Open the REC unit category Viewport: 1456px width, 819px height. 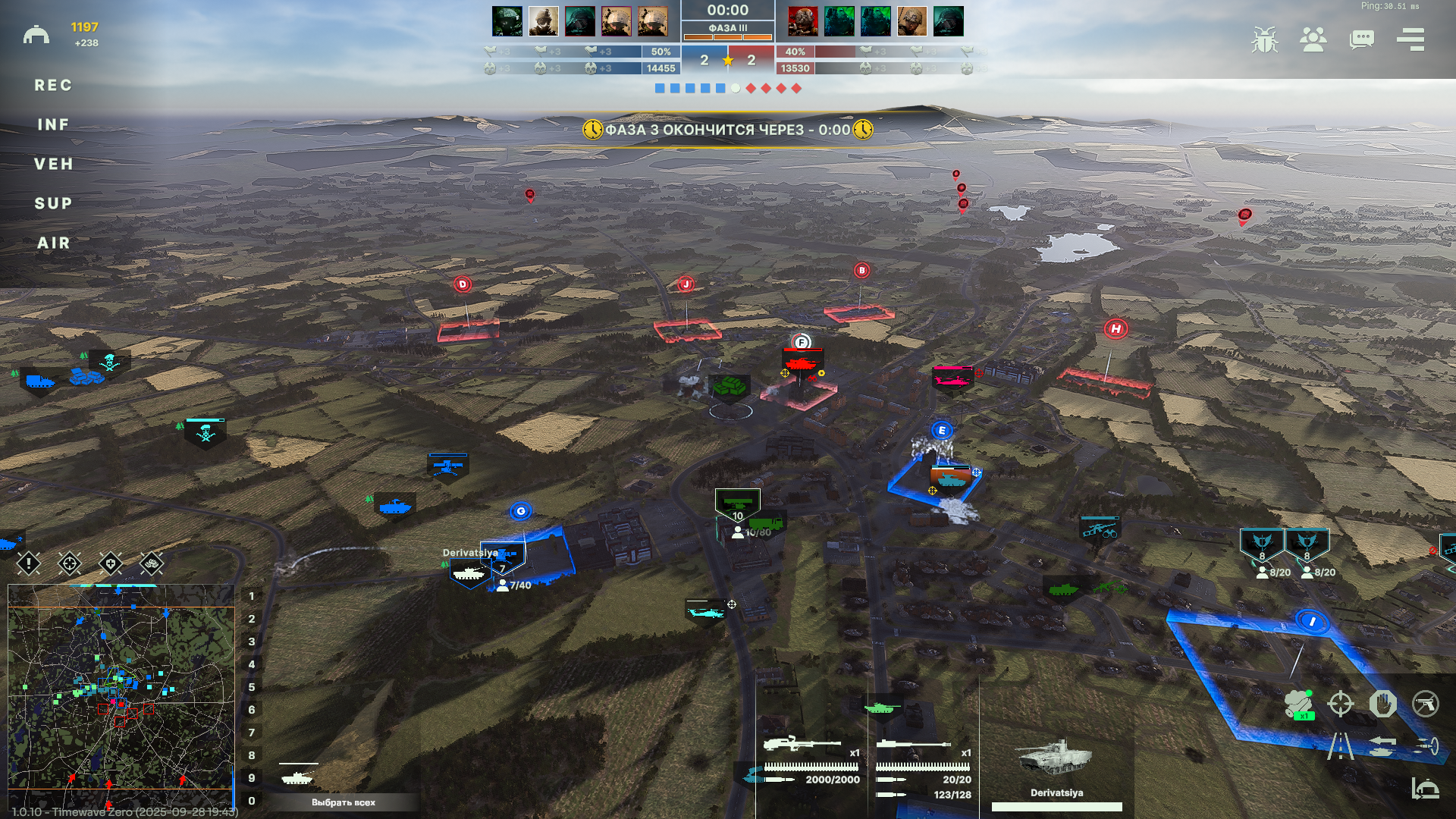pos(53,86)
